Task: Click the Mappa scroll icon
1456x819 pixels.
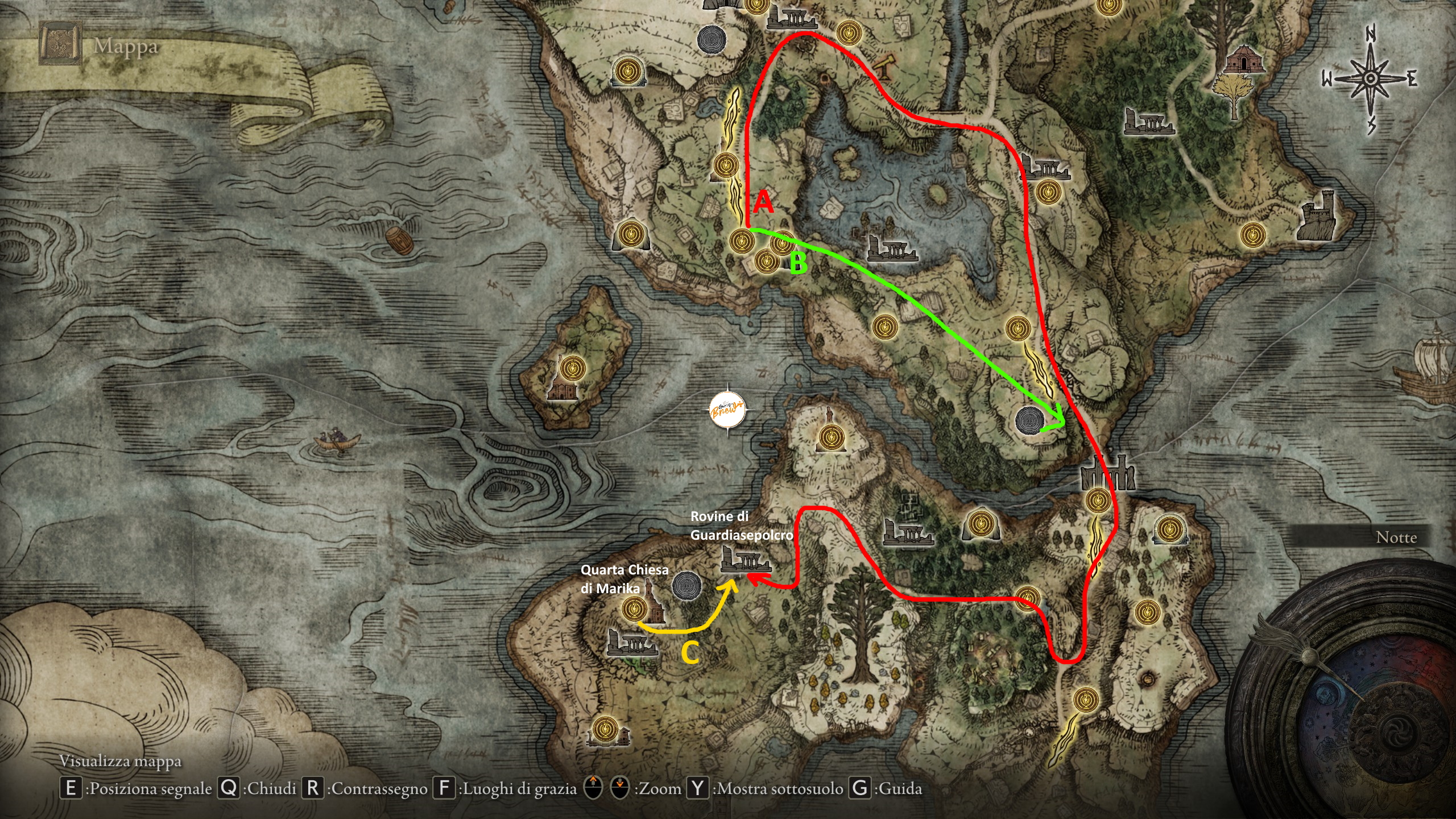Action: coord(60,43)
